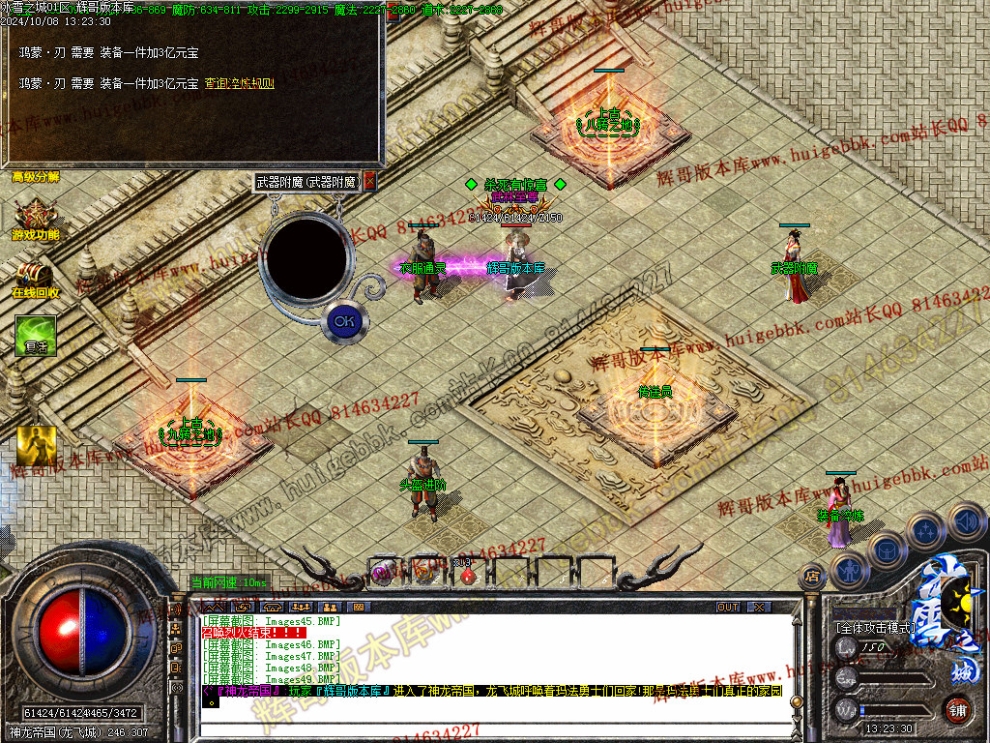Image resolution: width=990 pixels, height=743 pixels.
Task: Open the skills sparkle round button
Action: point(927,530)
